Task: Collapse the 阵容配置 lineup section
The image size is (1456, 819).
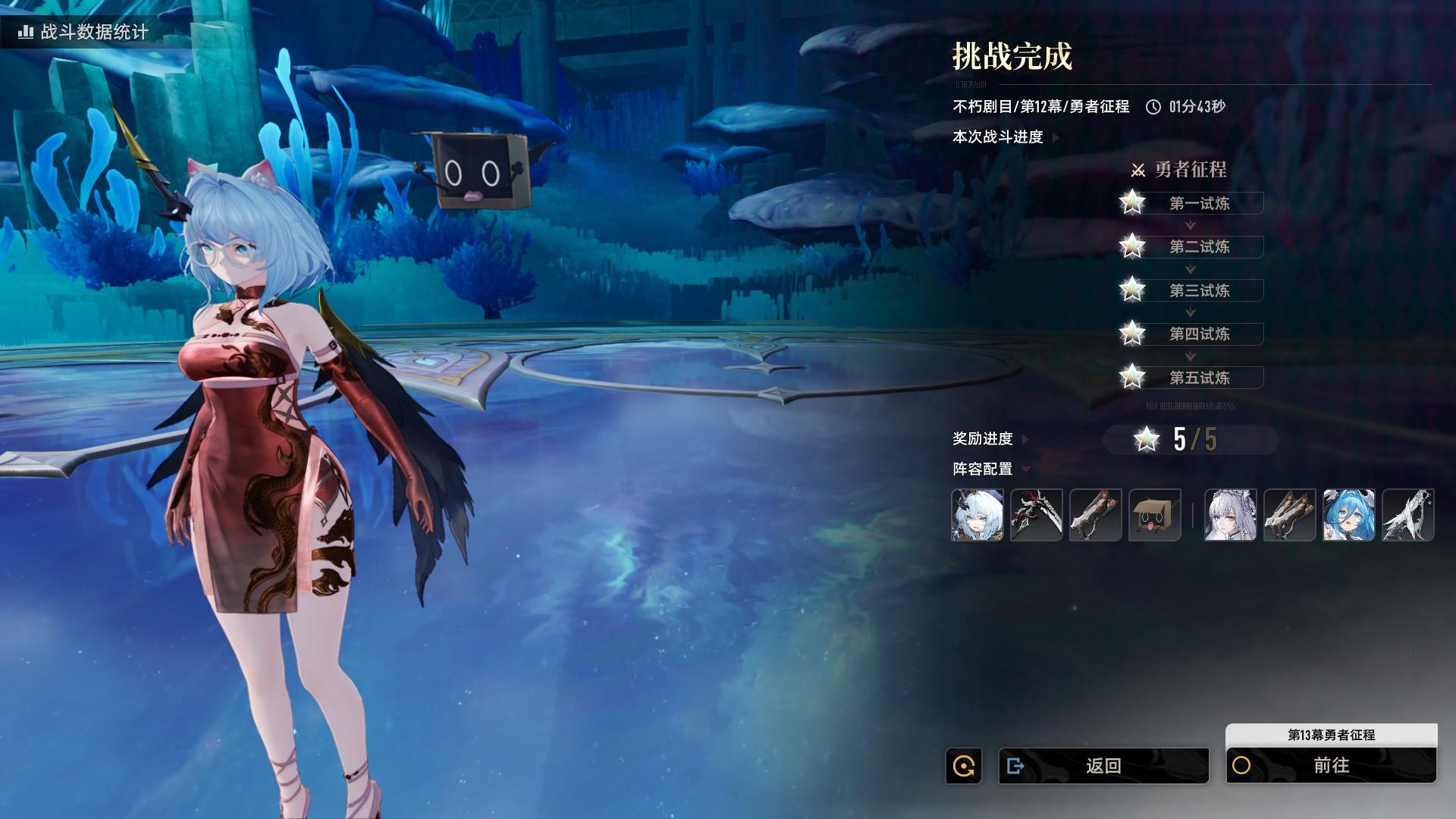Action: tap(990, 469)
